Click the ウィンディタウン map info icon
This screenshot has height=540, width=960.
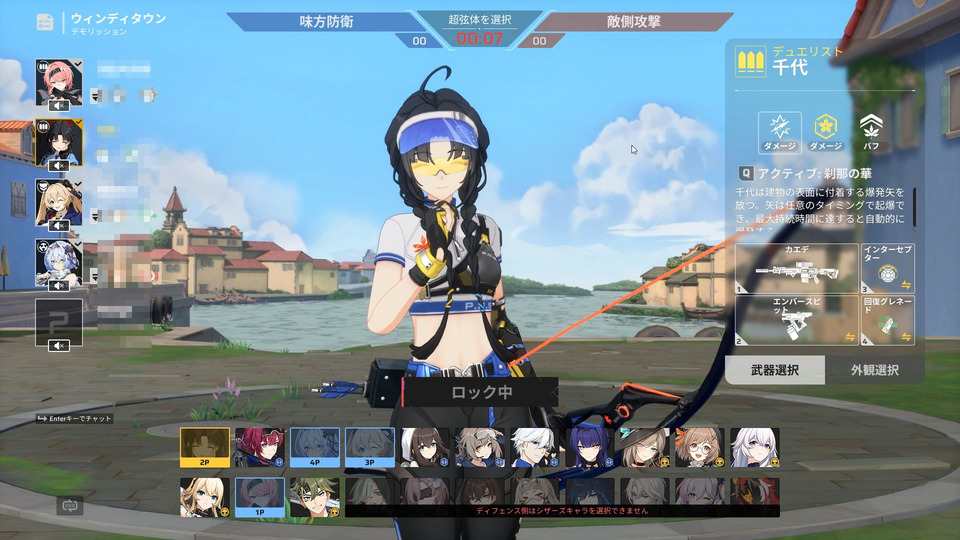tap(45, 22)
